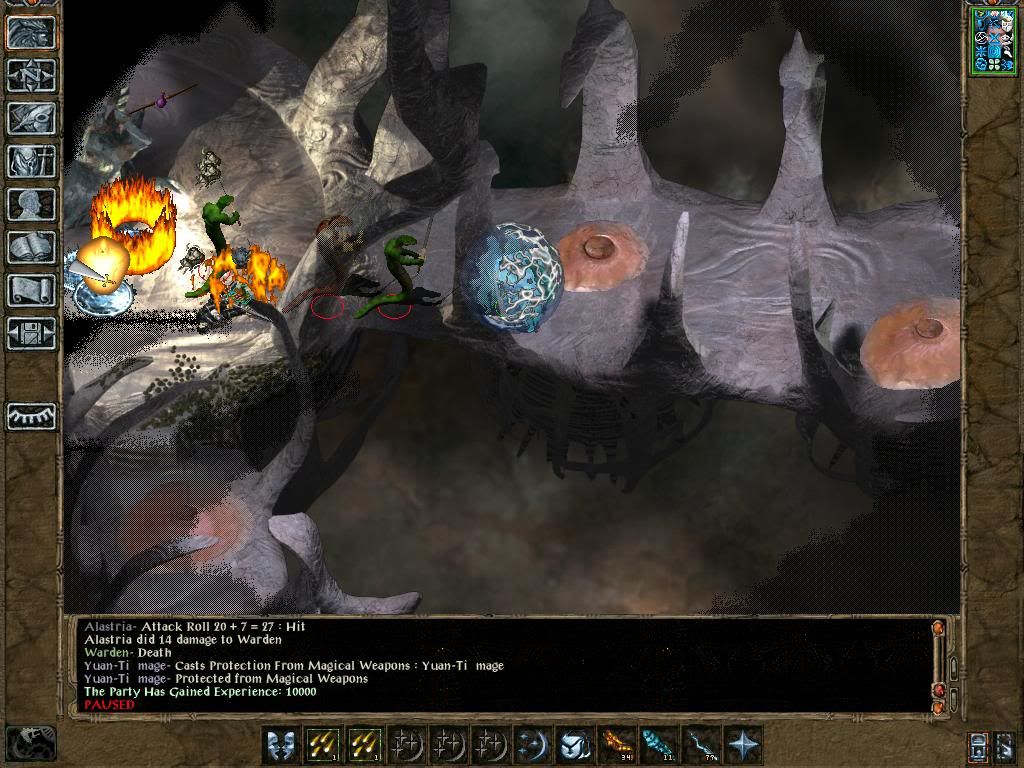The image size is (1024, 768).
Task: Open special abilities with the four-point star icon
Action: coord(743,745)
